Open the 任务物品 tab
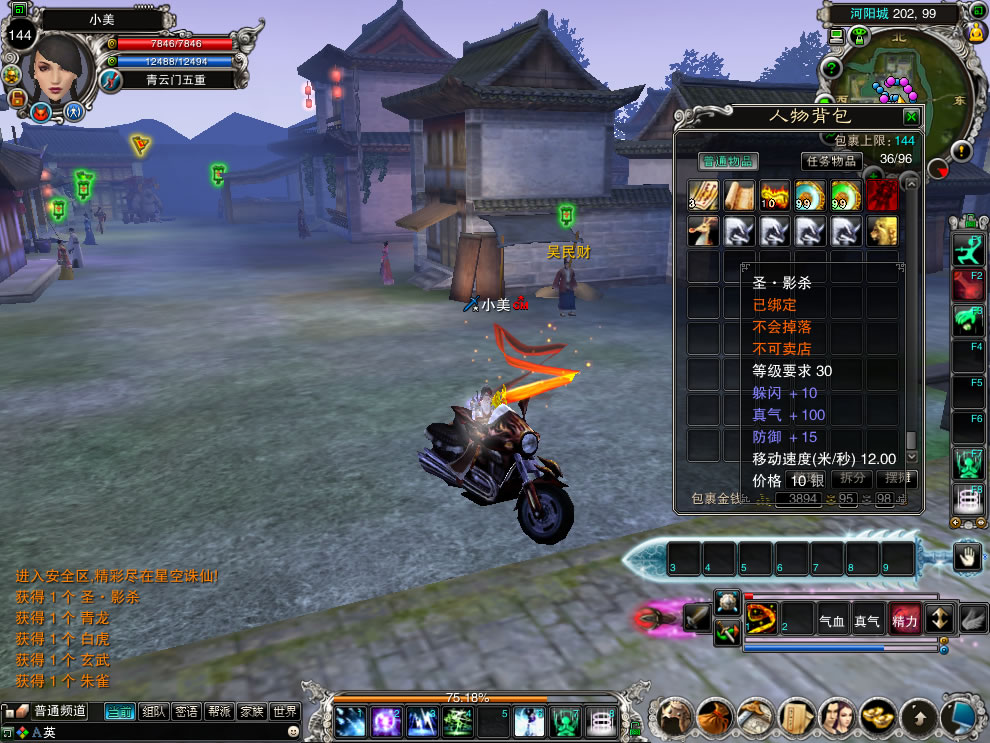The height and width of the screenshot is (743, 990). [832, 161]
